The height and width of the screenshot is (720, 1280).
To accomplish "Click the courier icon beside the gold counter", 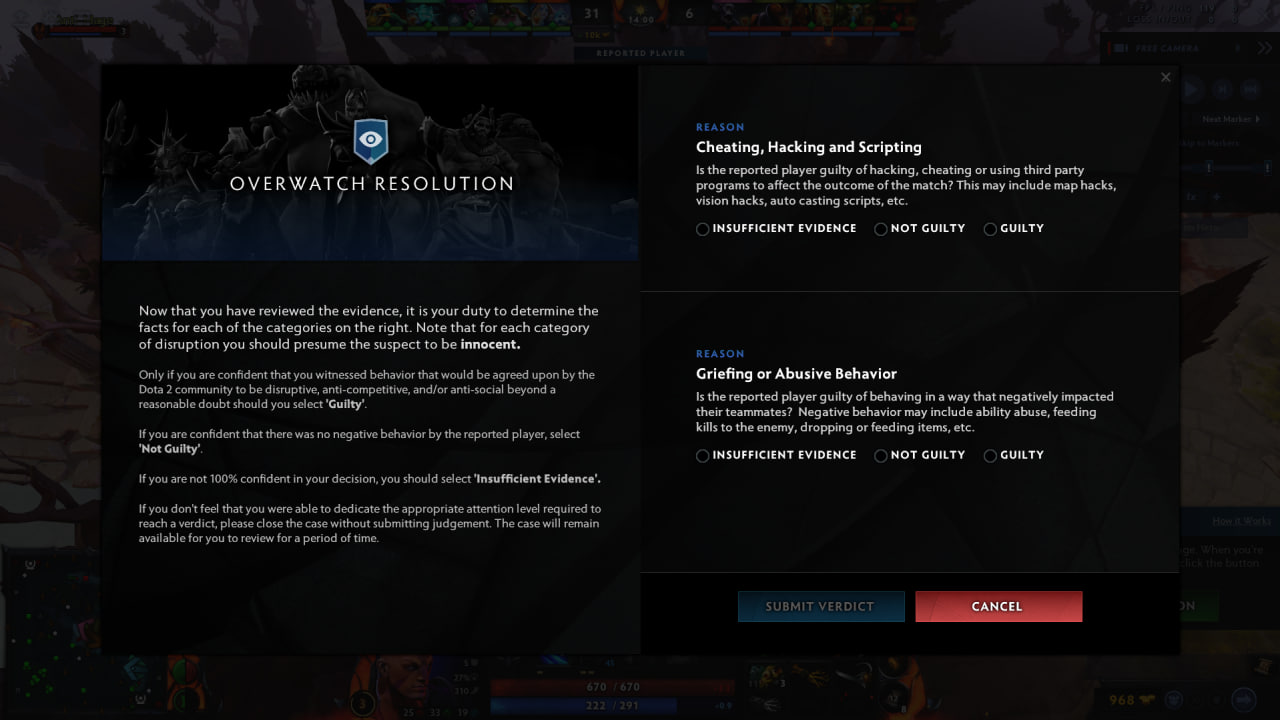I will pos(1147,699).
